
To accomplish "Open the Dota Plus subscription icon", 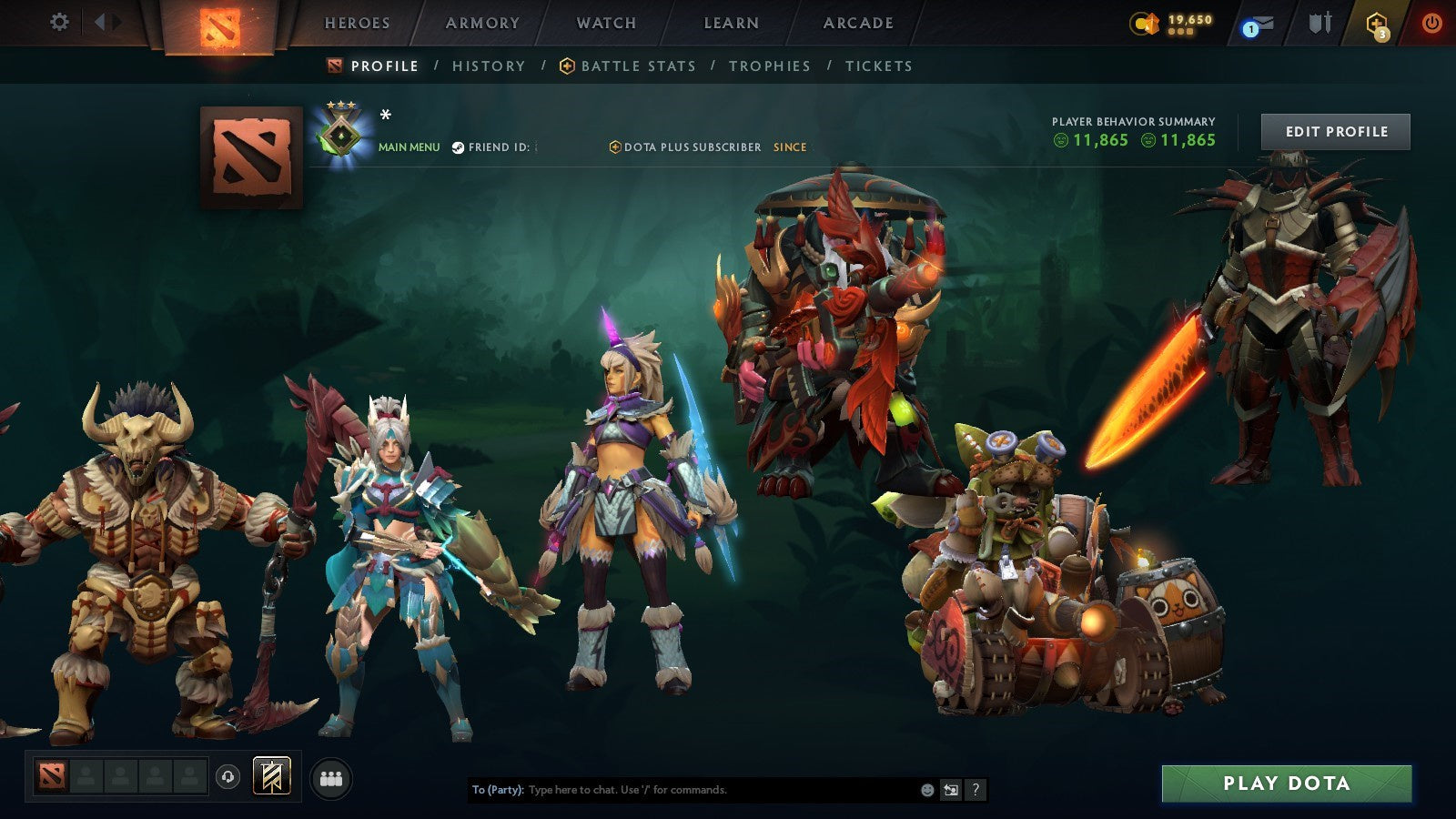I will 1378,25.
